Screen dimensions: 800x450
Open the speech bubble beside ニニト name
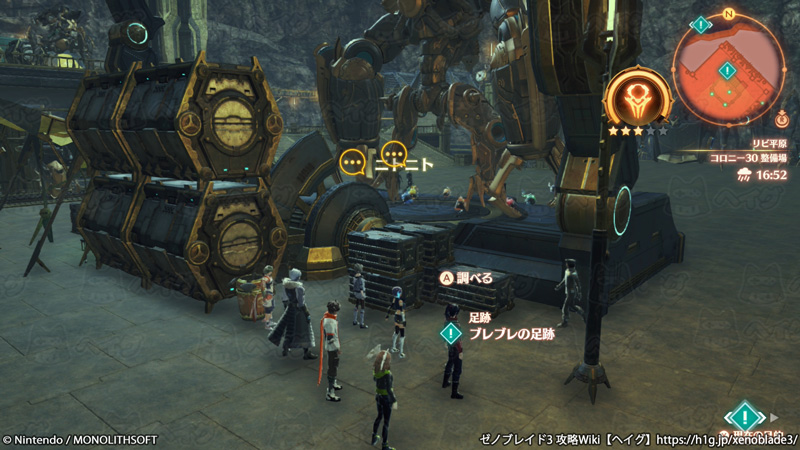coord(394,155)
